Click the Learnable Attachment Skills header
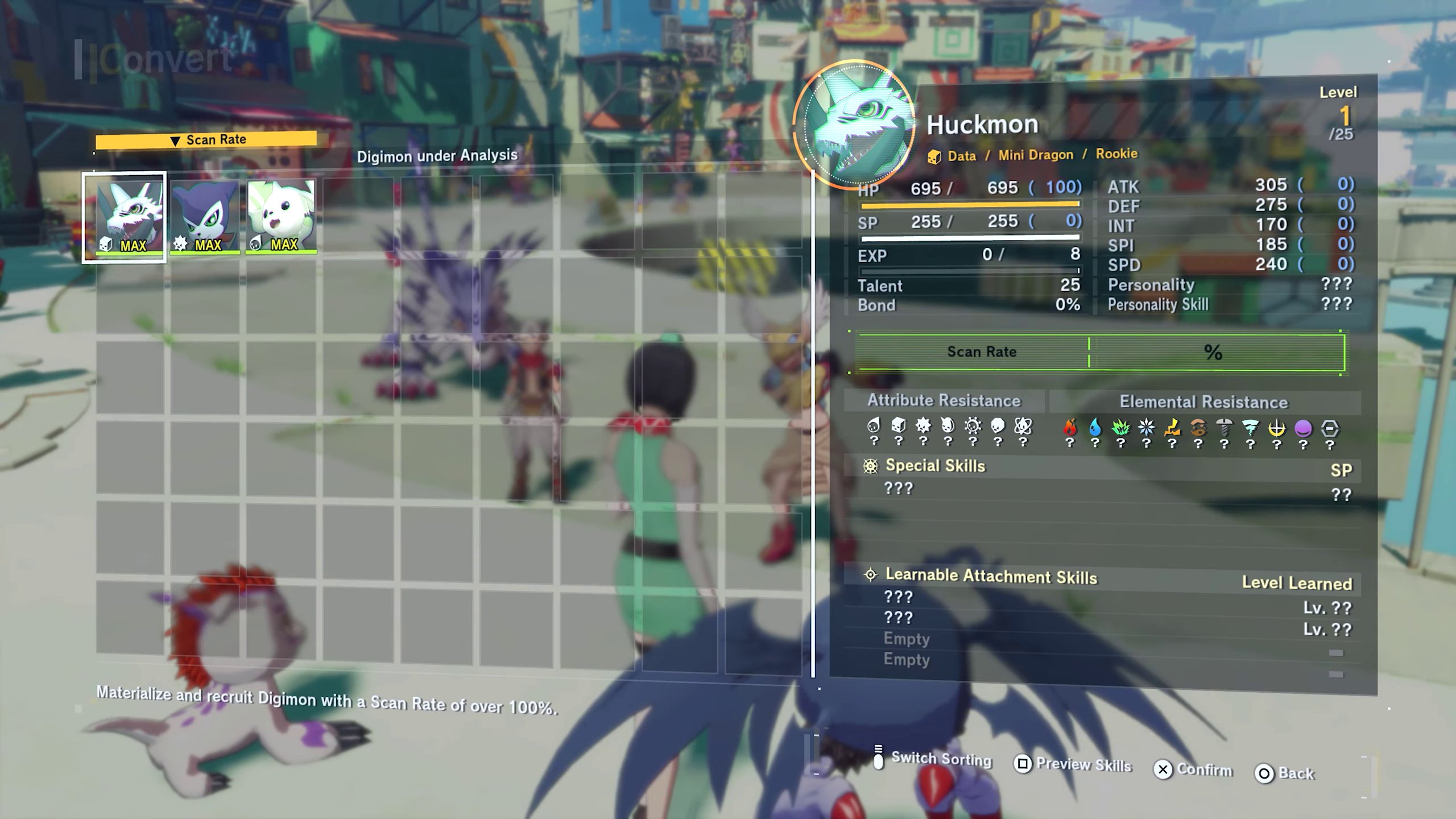Screen dimensions: 1456x819 click(991, 576)
